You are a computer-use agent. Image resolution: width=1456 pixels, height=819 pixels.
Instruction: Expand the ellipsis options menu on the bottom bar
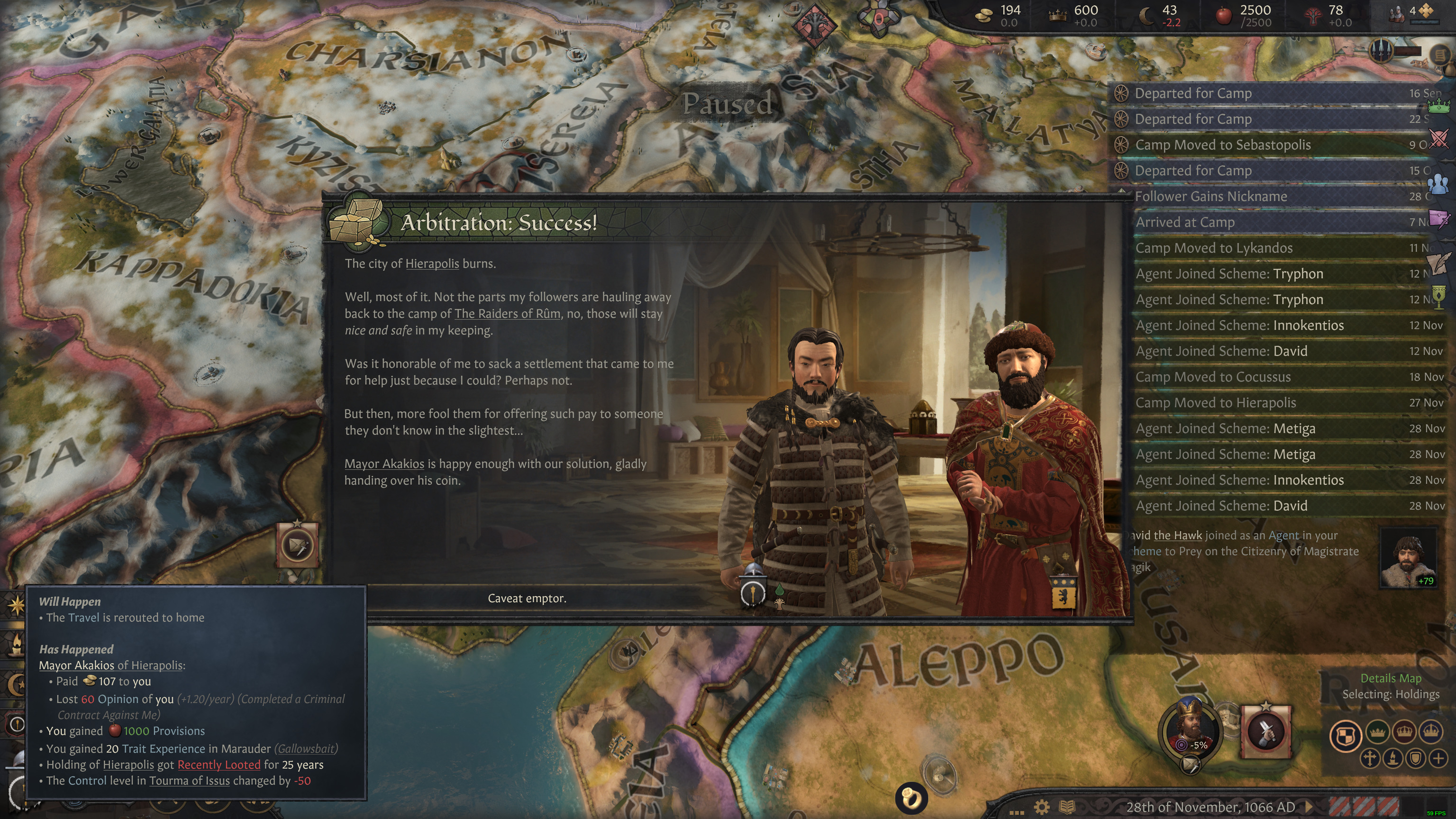[1018, 813]
